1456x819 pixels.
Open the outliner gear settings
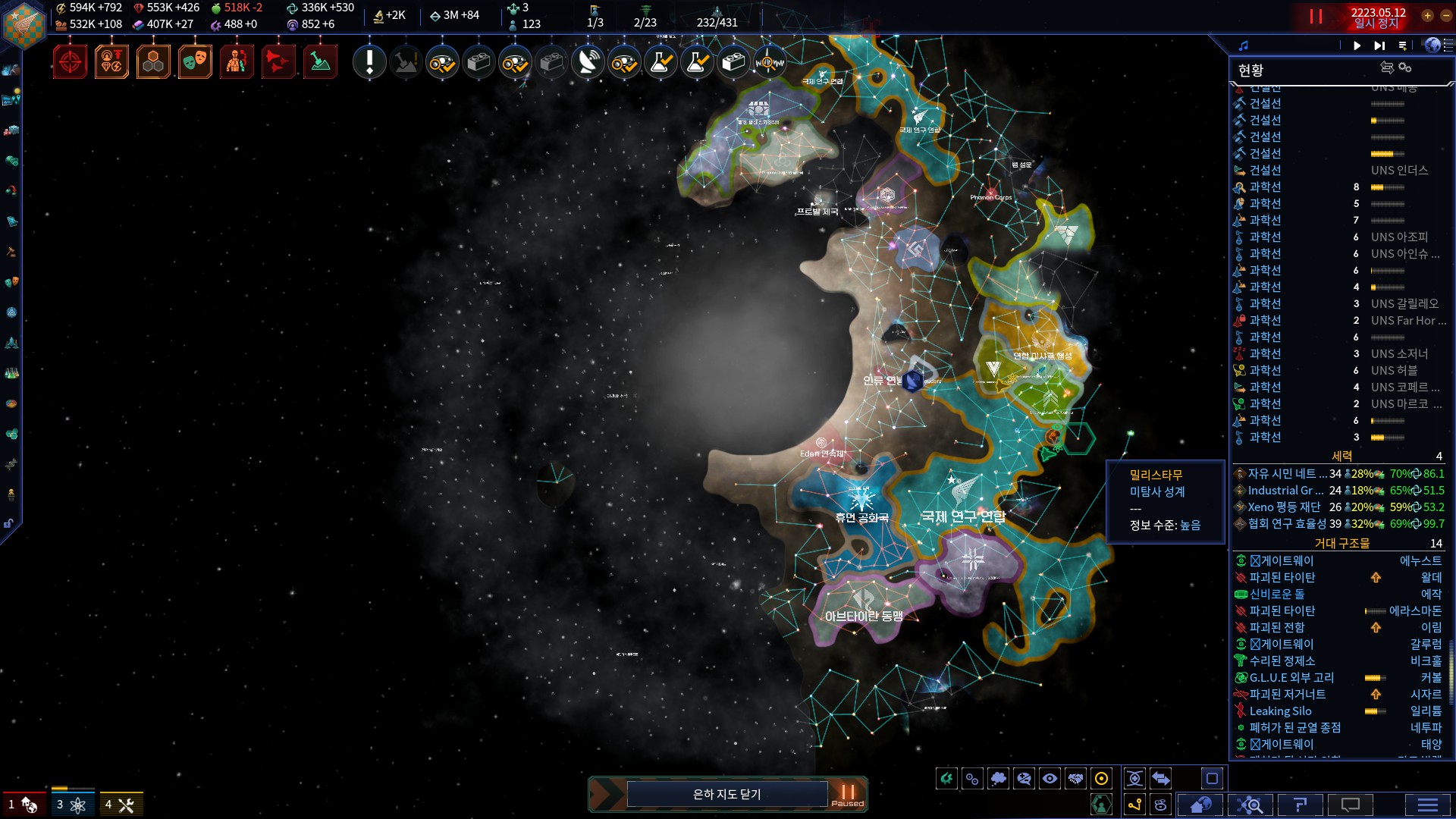point(1404,67)
